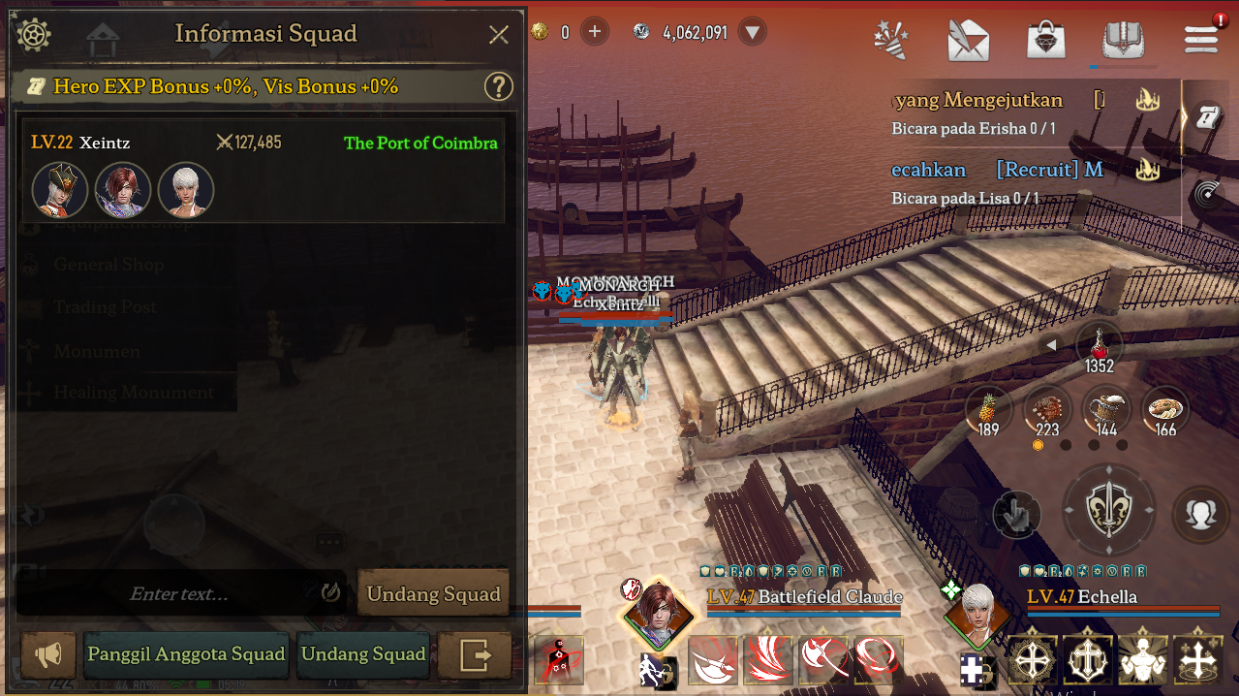Use the red health potion

[x=1099, y=347]
